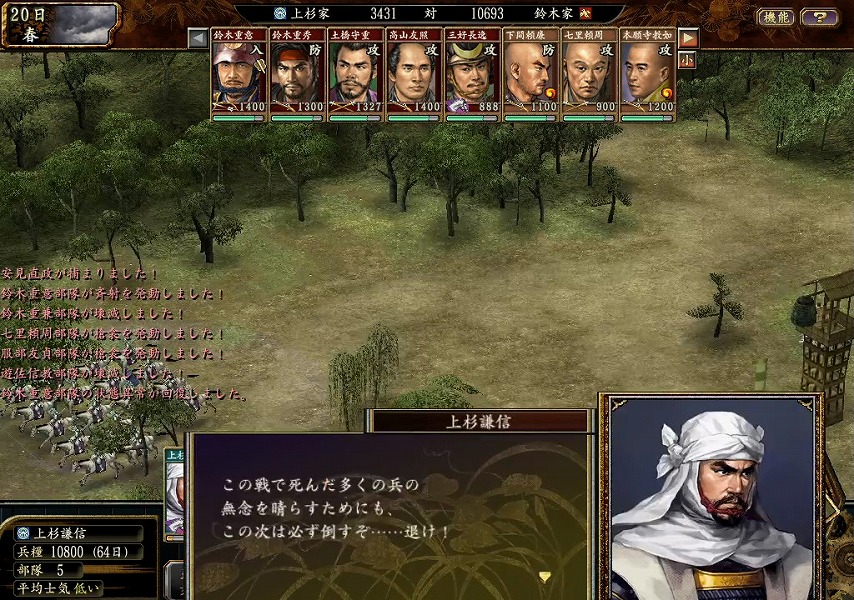This screenshot has width=854, height=600.
Task: Advance the 上杉謙信 dialogue with the arrow
Action: [544, 576]
